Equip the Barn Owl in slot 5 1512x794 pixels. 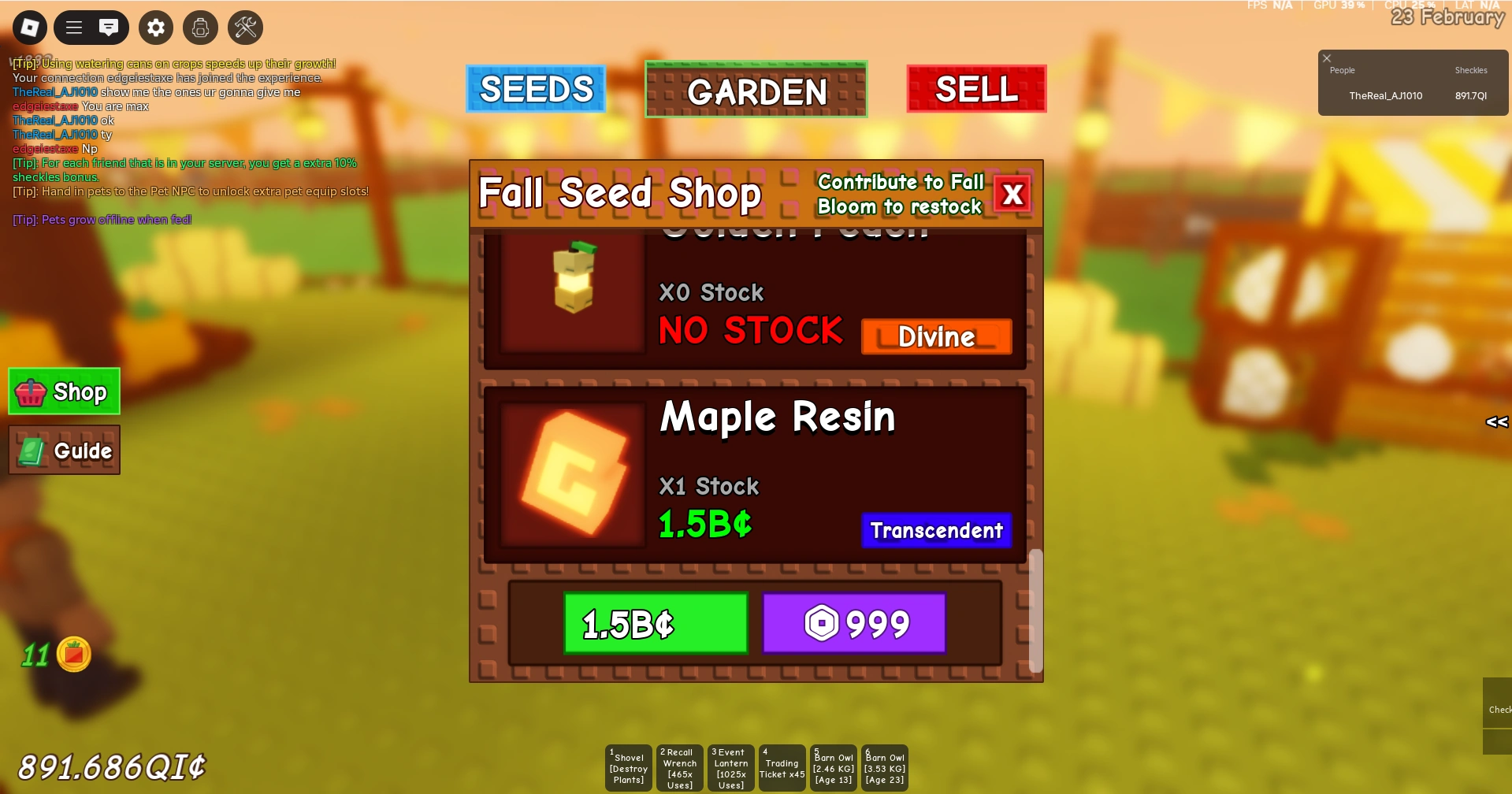[833, 768]
